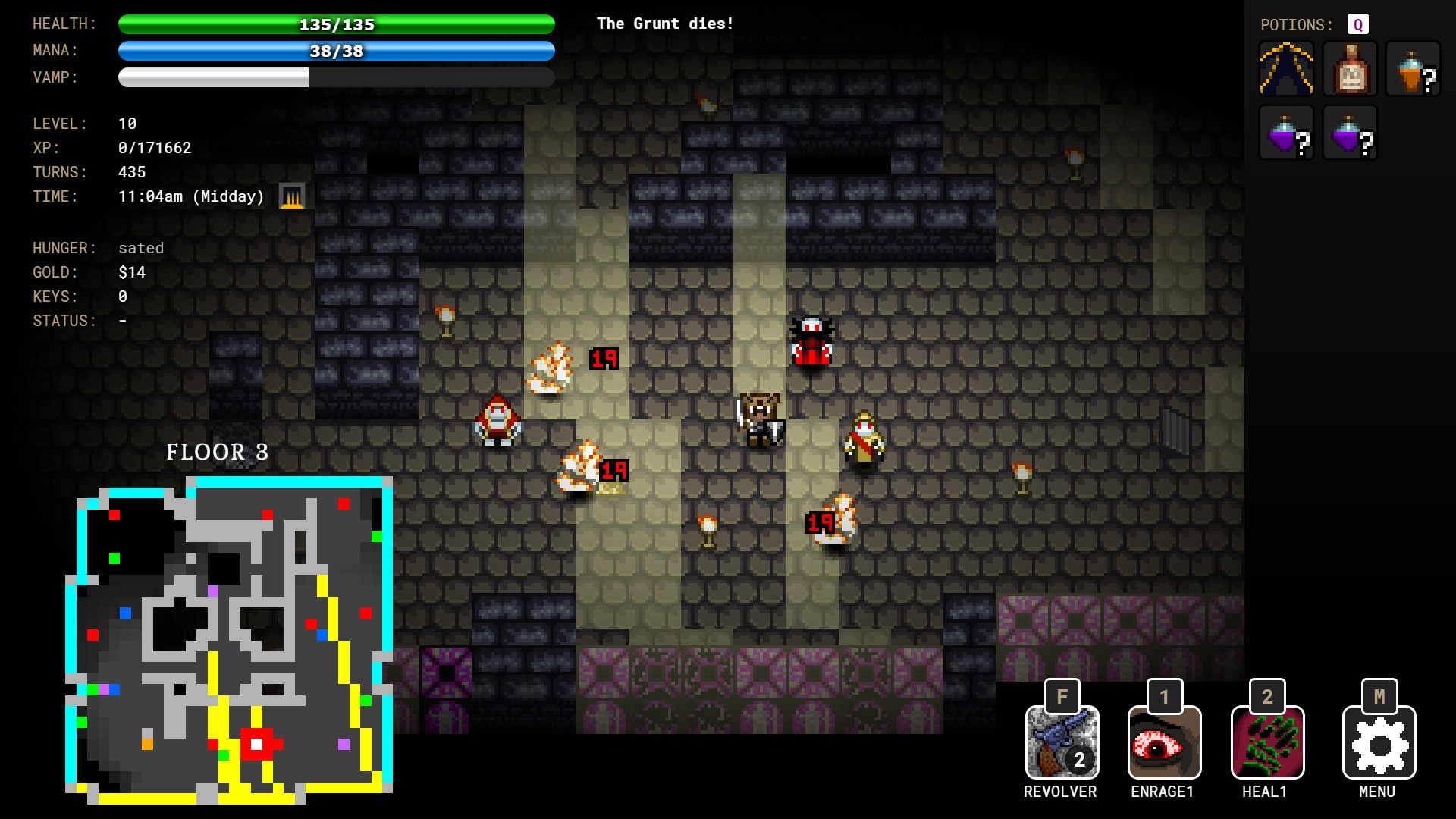Click the green health bar
The width and height of the screenshot is (1456, 819).
(x=336, y=24)
